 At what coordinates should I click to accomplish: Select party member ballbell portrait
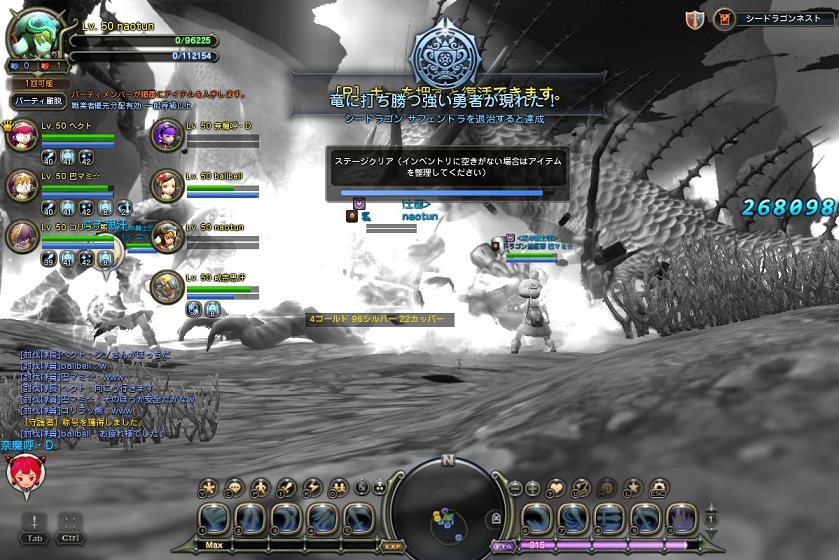point(167,185)
